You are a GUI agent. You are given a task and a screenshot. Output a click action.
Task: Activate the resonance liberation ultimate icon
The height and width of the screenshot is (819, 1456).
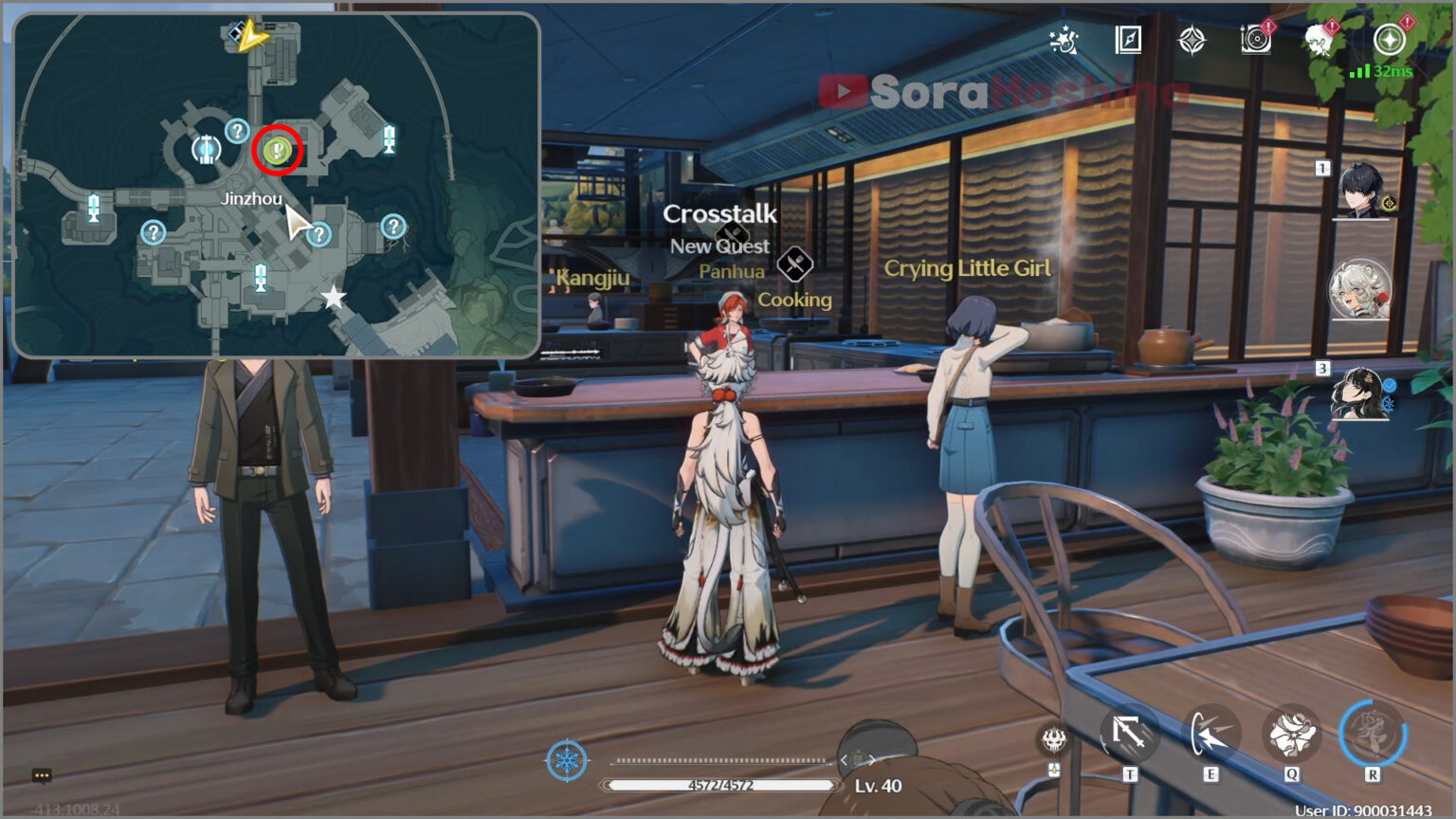(1372, 734)
